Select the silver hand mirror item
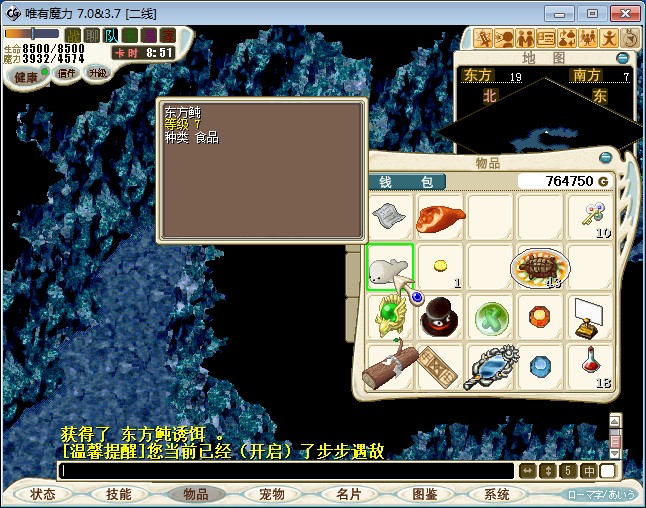Viewport: 646px width, 508px height. pos(490,366)
